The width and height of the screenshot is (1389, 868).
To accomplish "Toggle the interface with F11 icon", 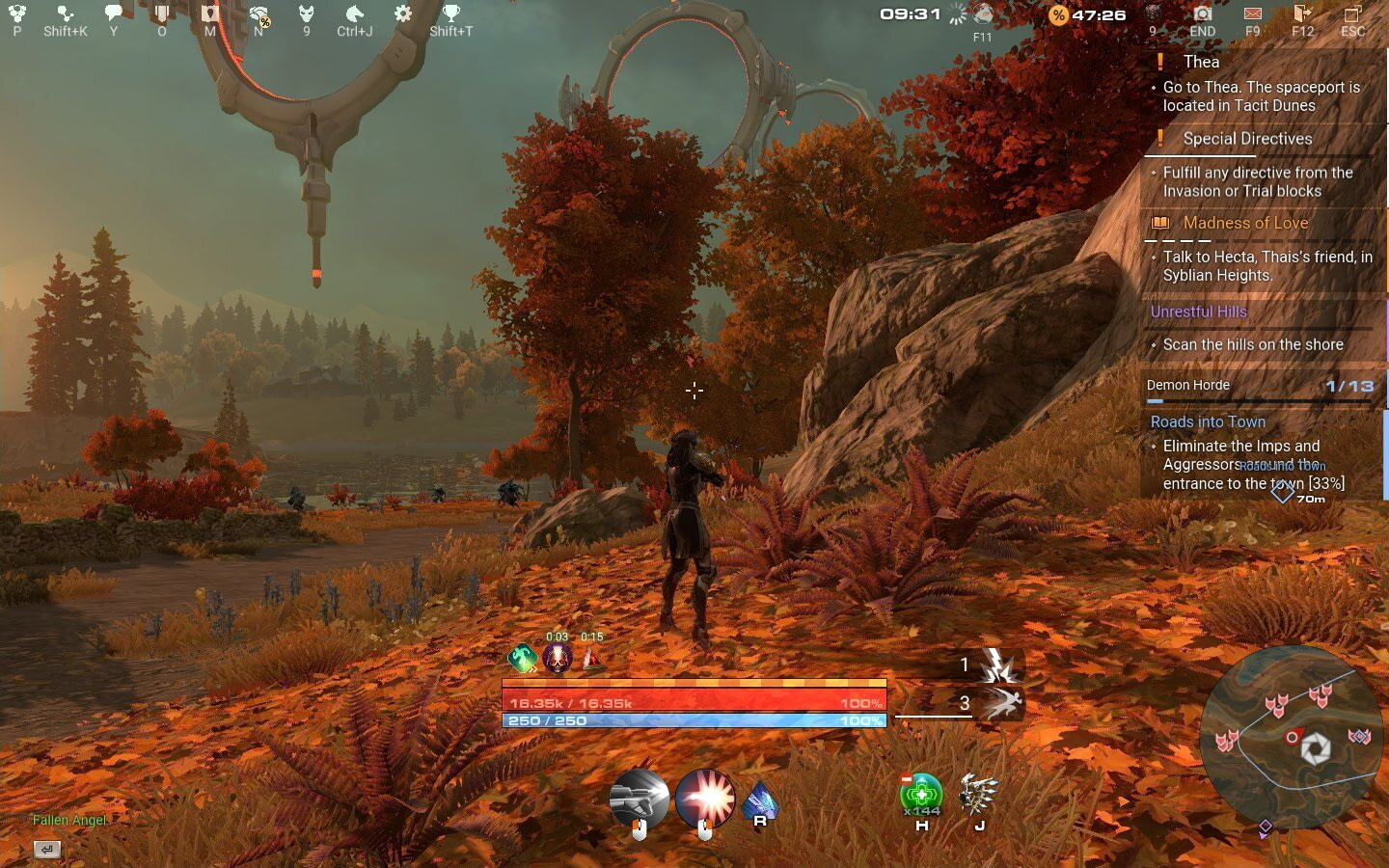I will [x=983, y=16].
